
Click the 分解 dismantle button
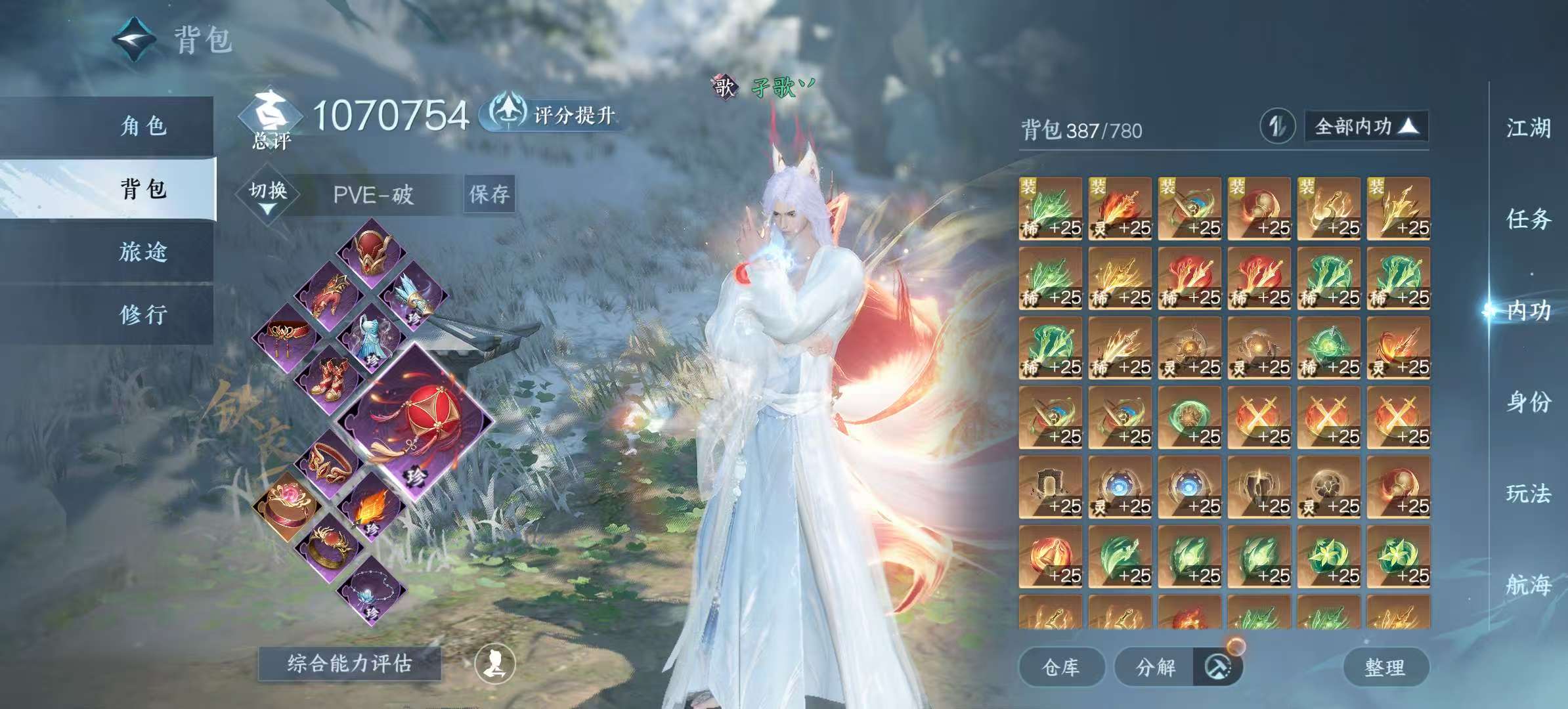[1156, 667]
